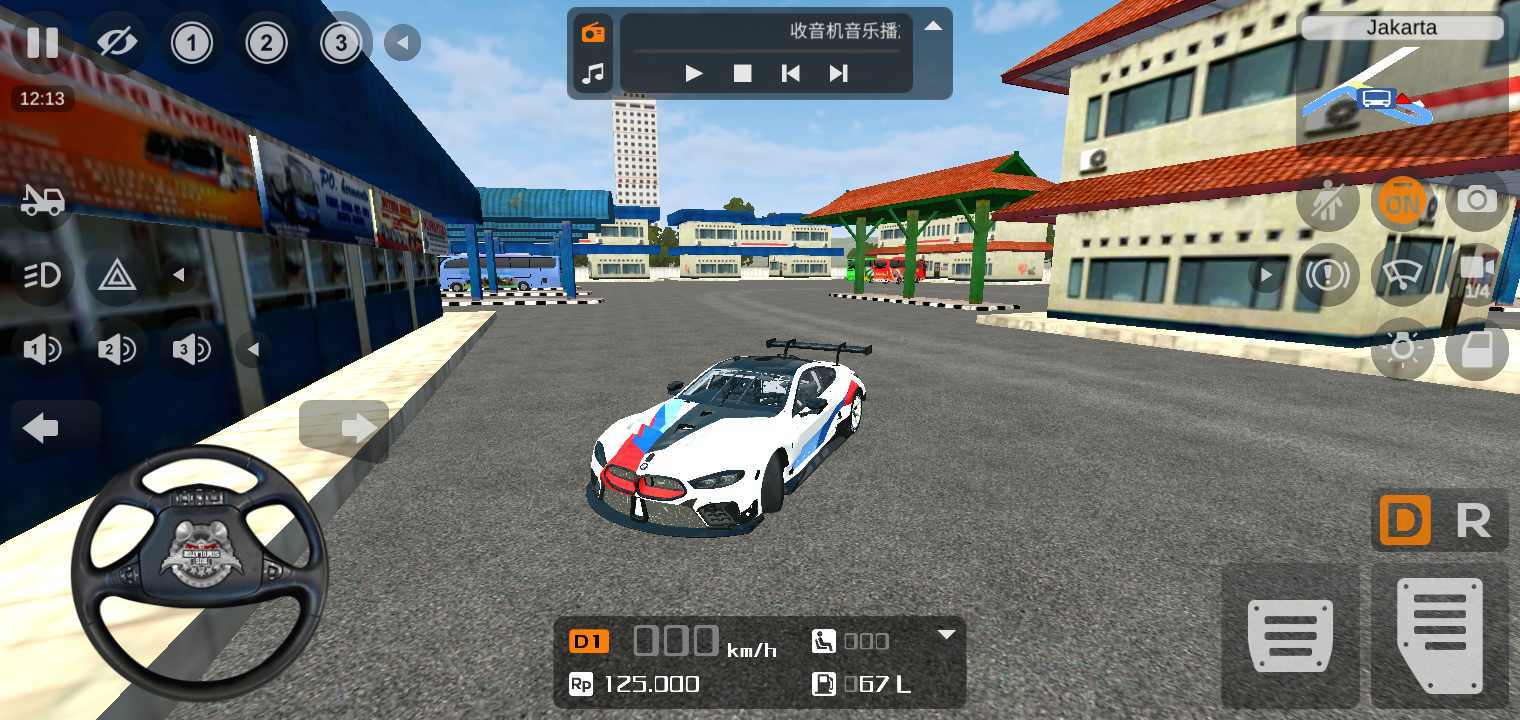Viewport: 1520px width, 720px height.
Task: Toggle the windshield wipers
Action: click(x=1402, y=275)
